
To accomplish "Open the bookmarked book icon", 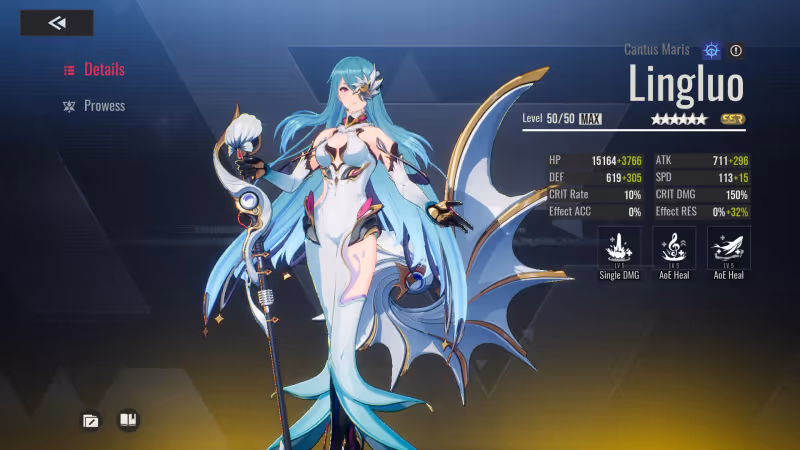I will coord(128,420).
